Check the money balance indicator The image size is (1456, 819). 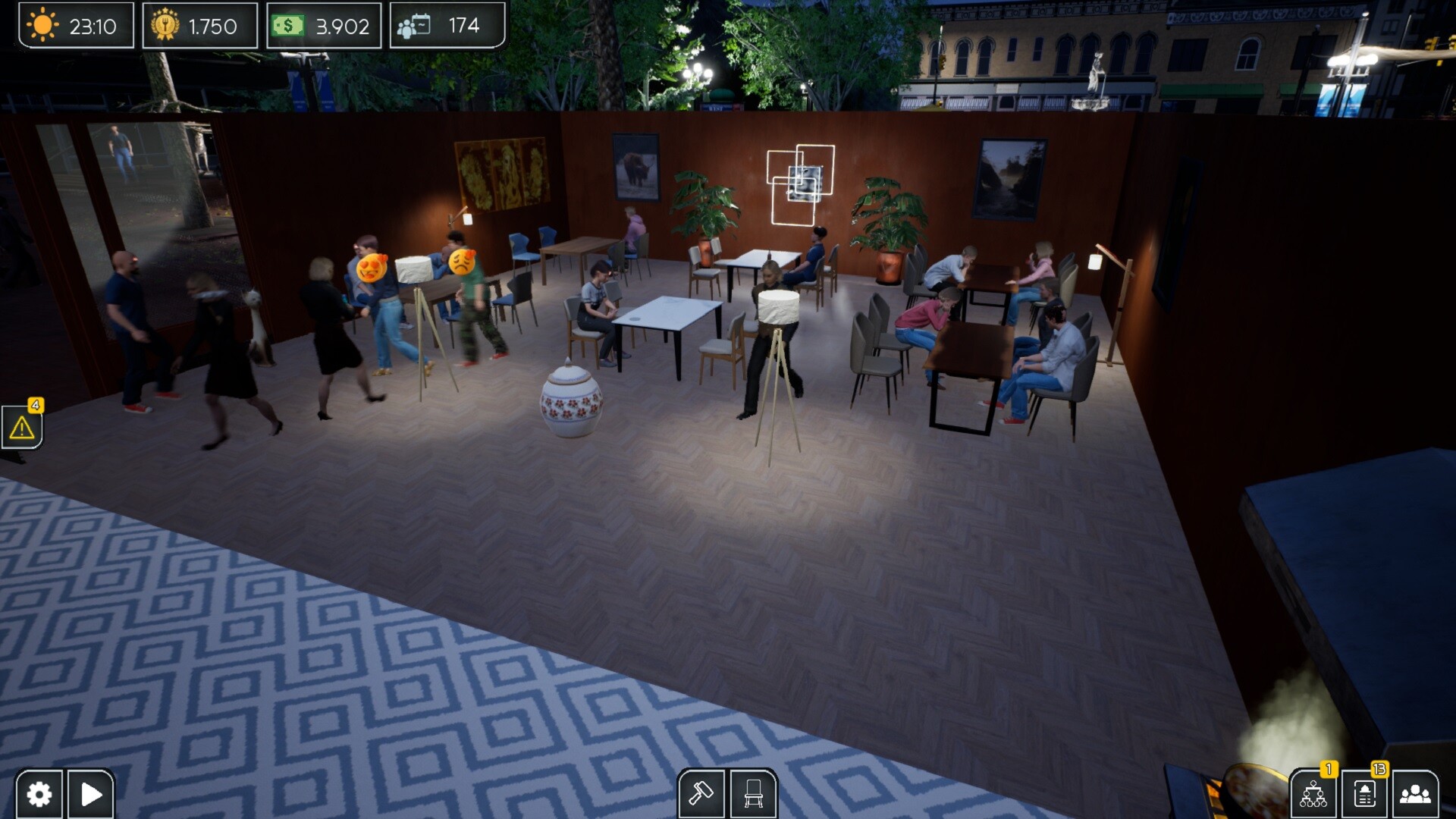[322, 26]
